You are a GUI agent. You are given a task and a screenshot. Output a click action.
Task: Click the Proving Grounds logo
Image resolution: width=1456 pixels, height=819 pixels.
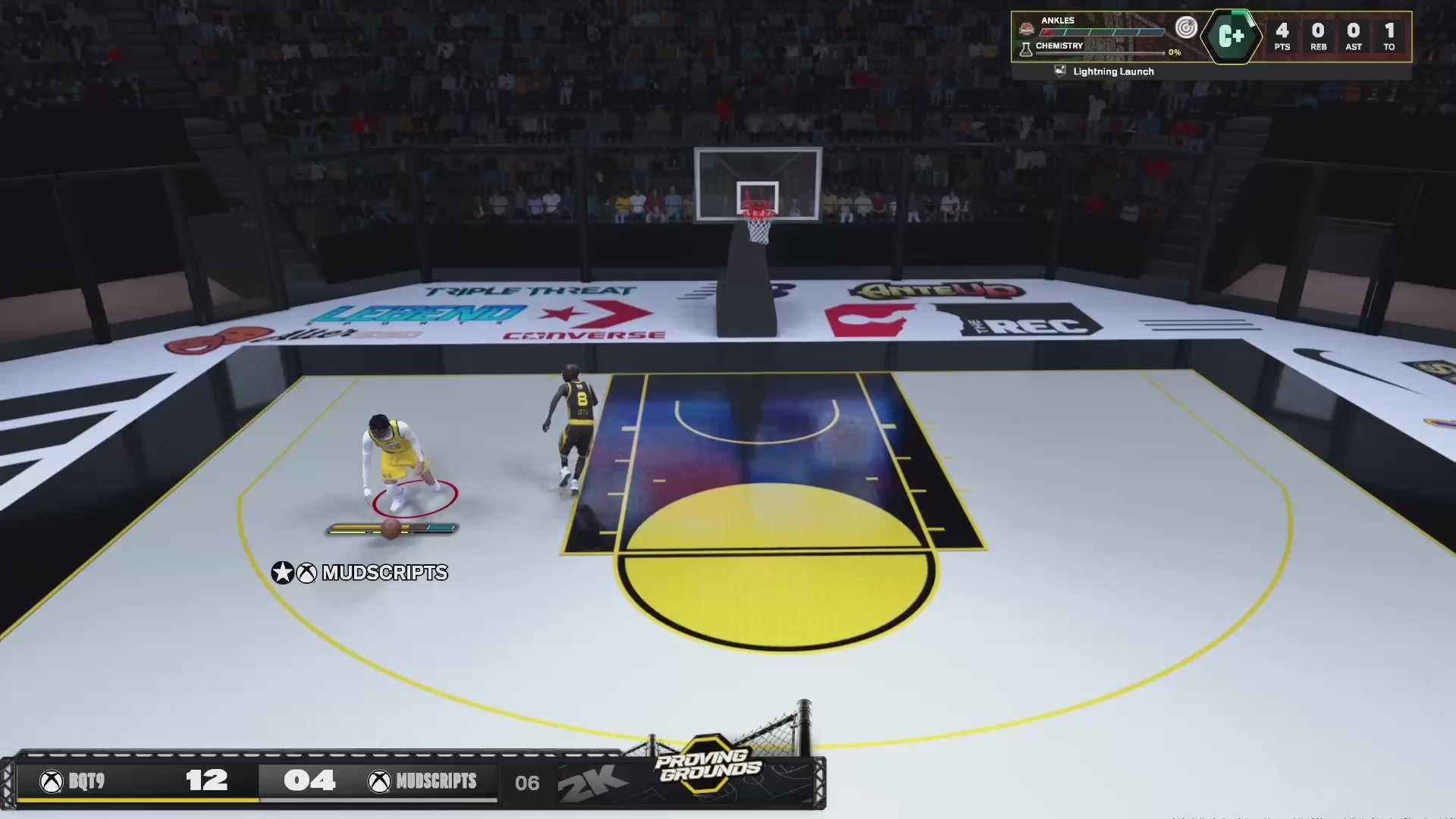tap(709, 764)
